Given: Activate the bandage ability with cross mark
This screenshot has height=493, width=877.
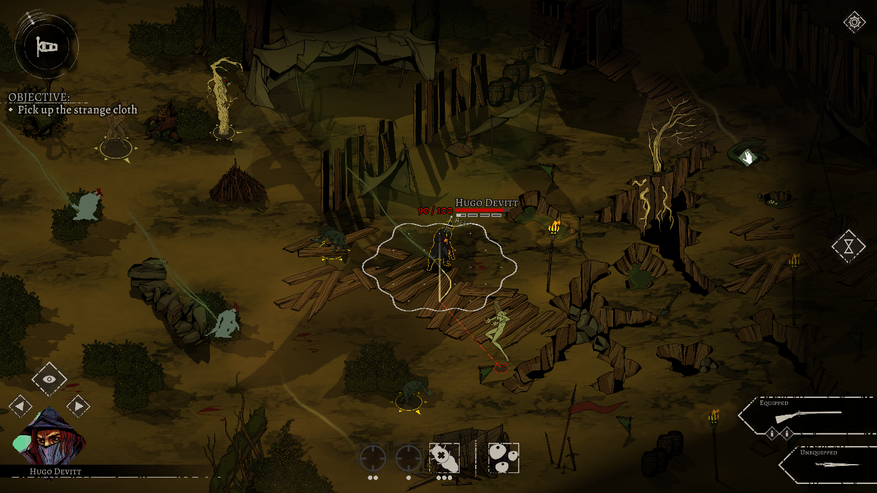Looking at the screenshot, I should (x=444, y=458).
